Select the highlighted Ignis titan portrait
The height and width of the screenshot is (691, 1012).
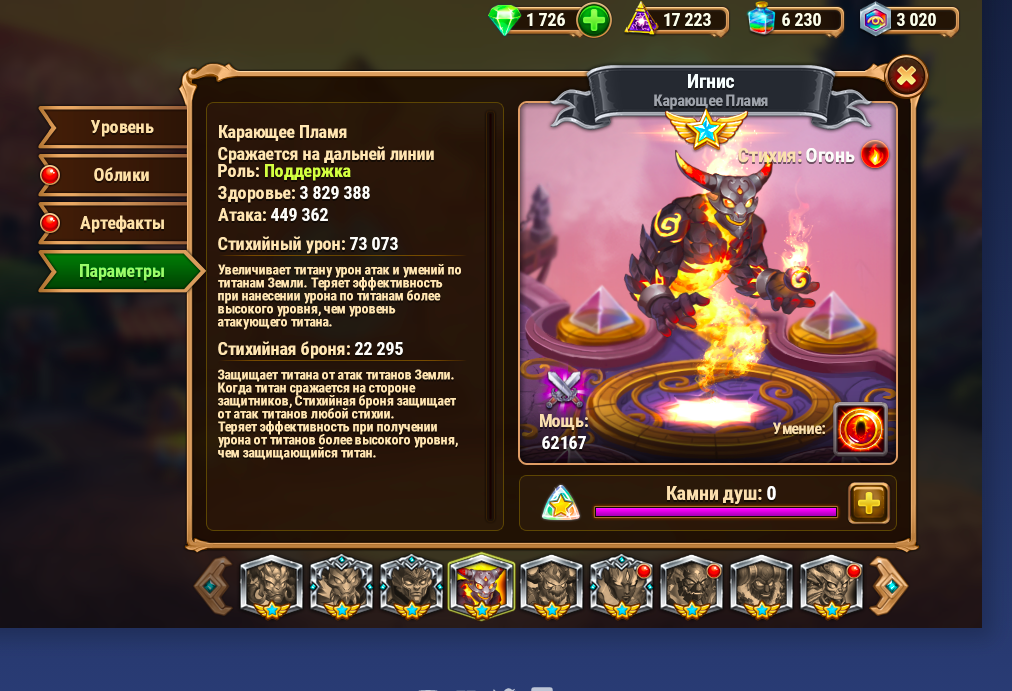[x=482, y=586]
